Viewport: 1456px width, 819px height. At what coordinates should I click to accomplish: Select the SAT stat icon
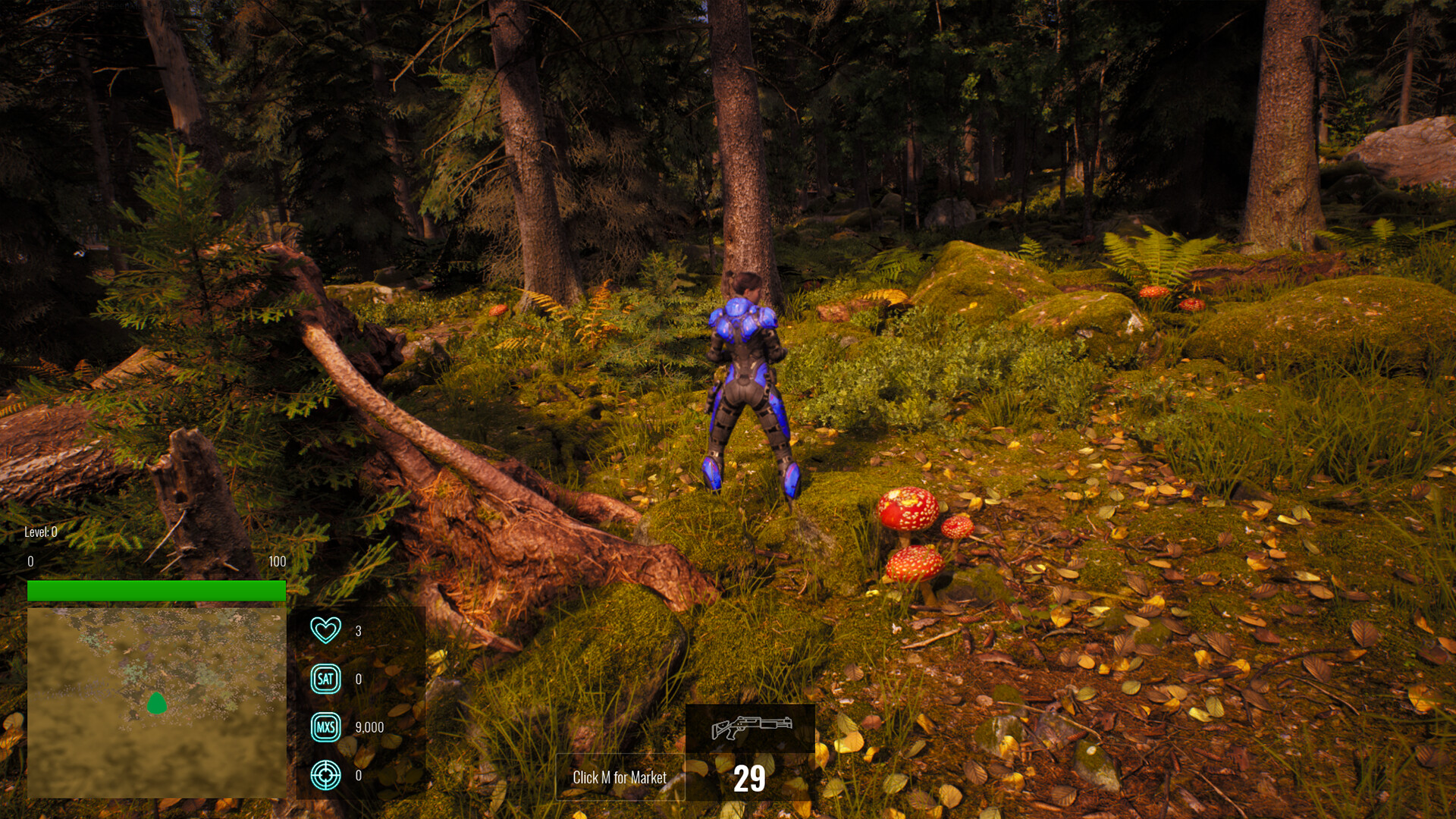coord(325,678)
